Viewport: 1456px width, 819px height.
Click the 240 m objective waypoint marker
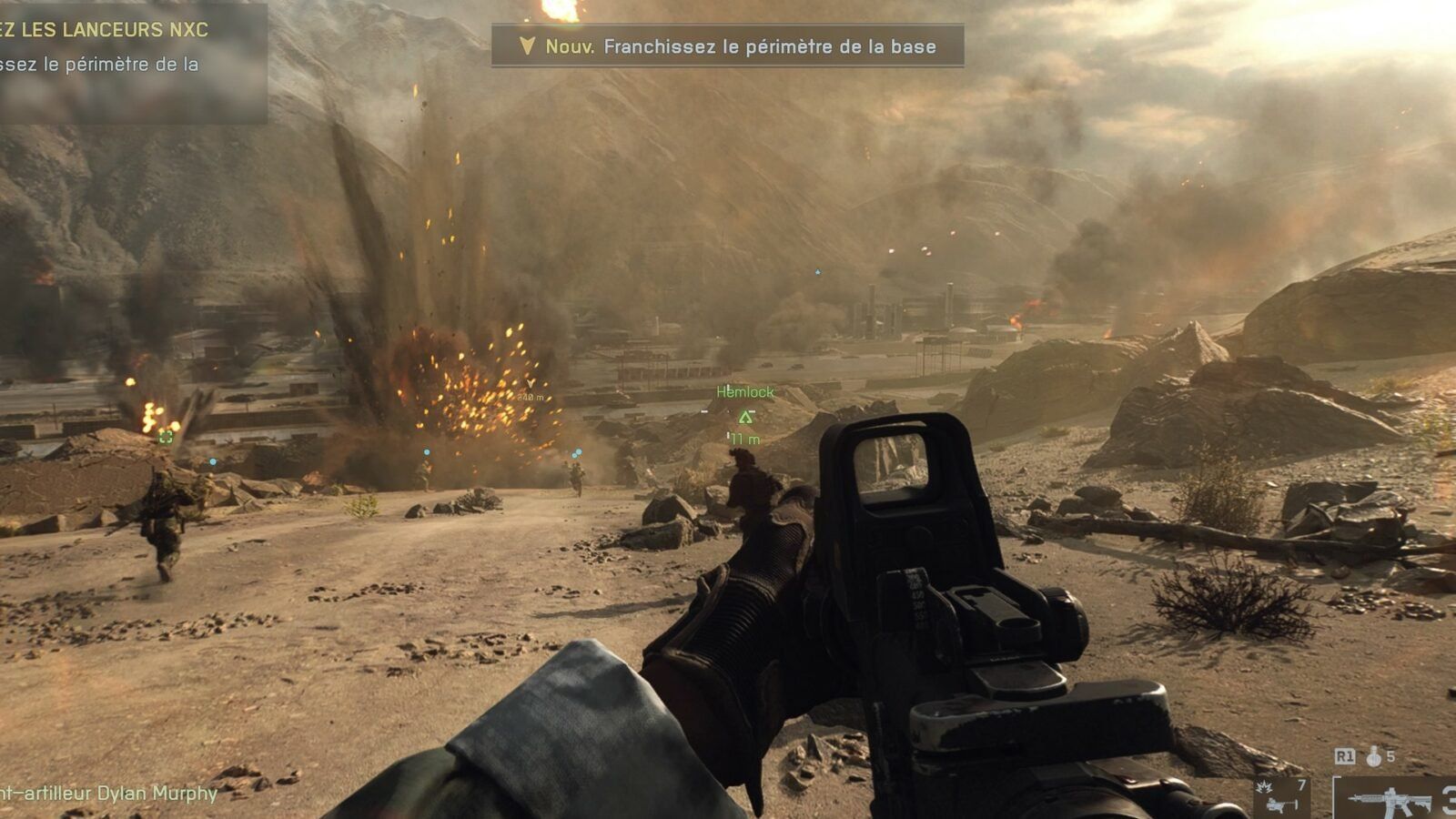531,385
